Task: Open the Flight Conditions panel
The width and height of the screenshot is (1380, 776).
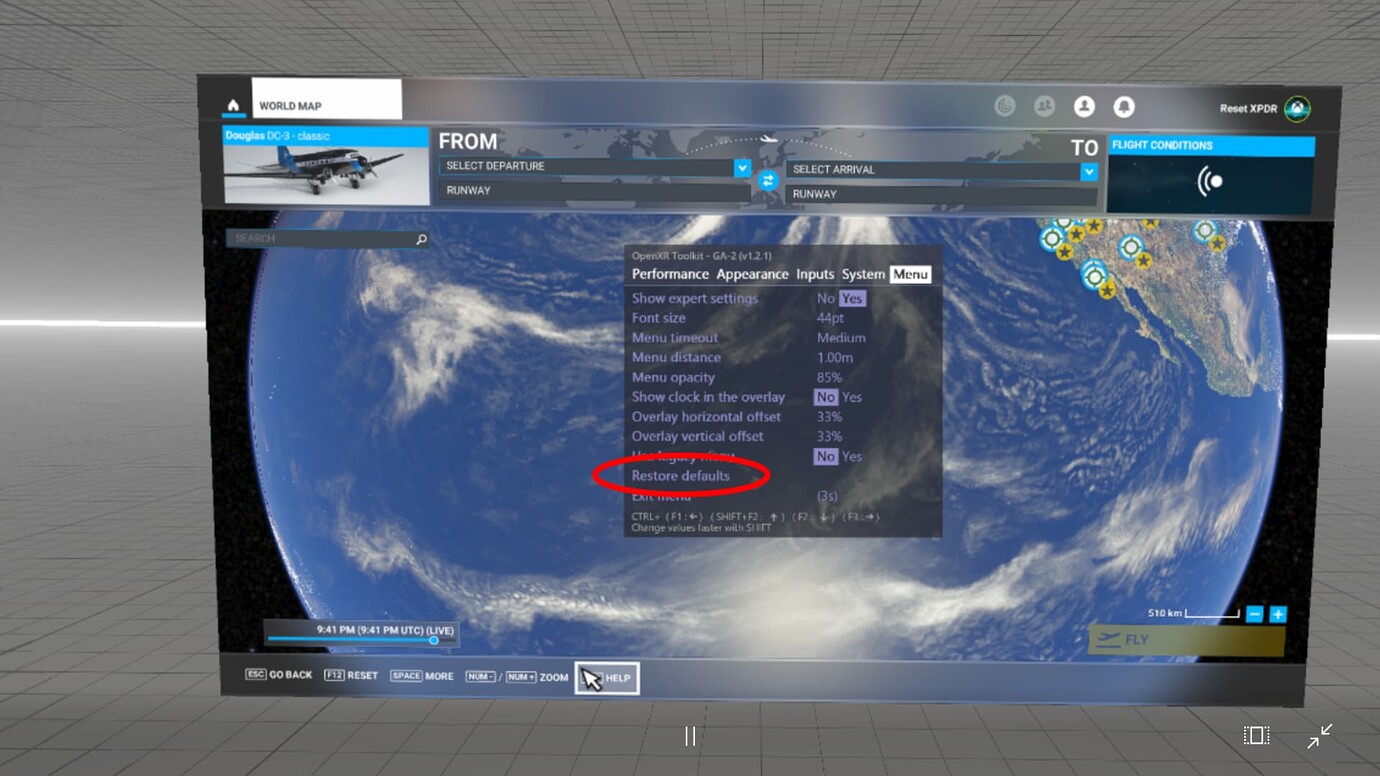Action: [1211, 177]
